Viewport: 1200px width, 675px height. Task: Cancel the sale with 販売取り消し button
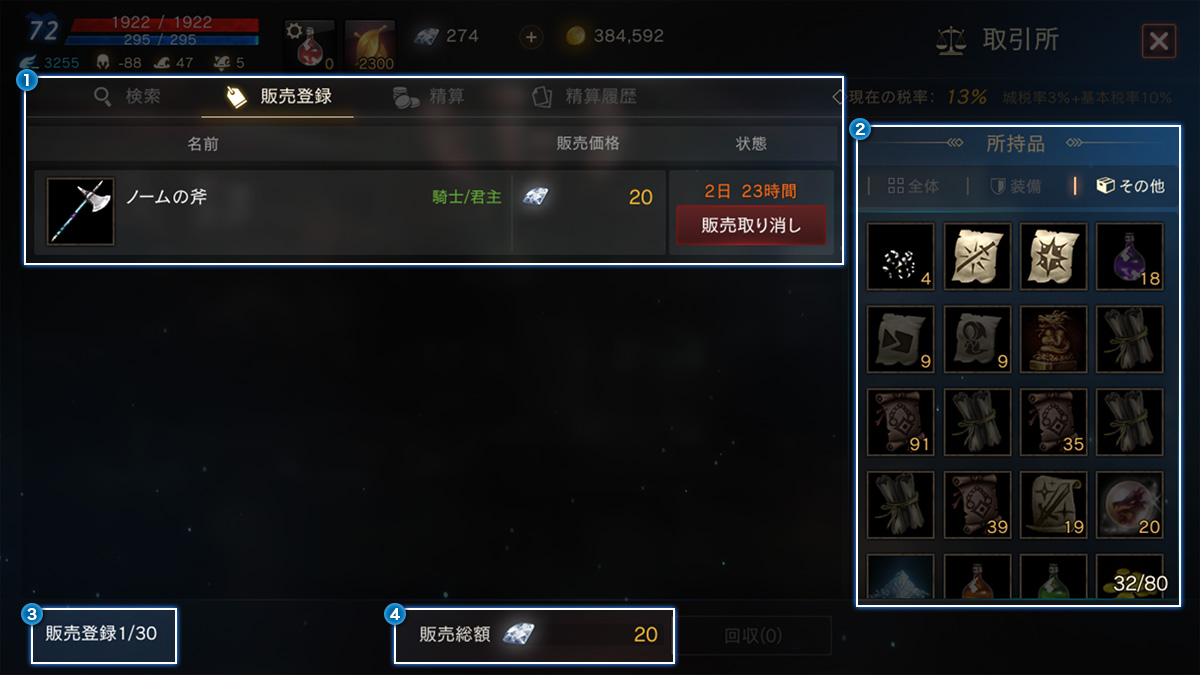point(751,225)
